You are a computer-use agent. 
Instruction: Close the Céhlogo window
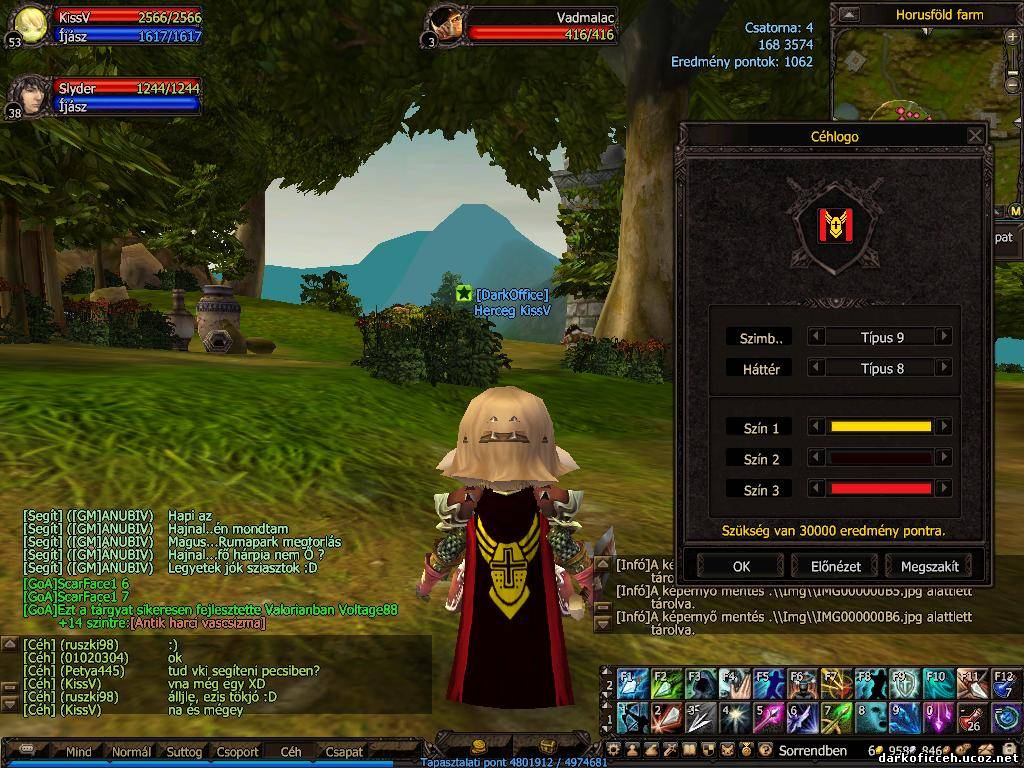pyautogui.click(x=975, y=136)
